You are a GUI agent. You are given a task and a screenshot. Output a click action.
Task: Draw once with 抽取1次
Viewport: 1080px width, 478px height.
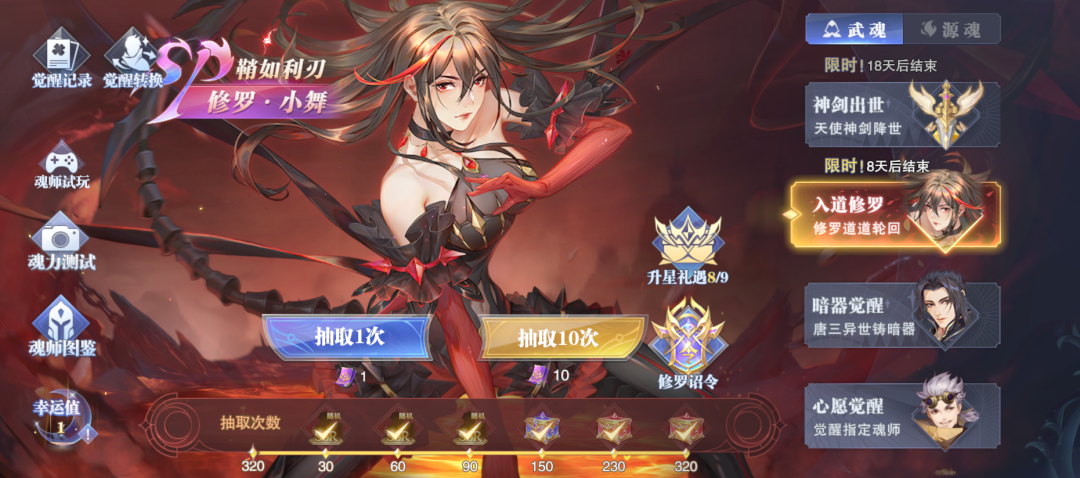click(x=346, y=337)
